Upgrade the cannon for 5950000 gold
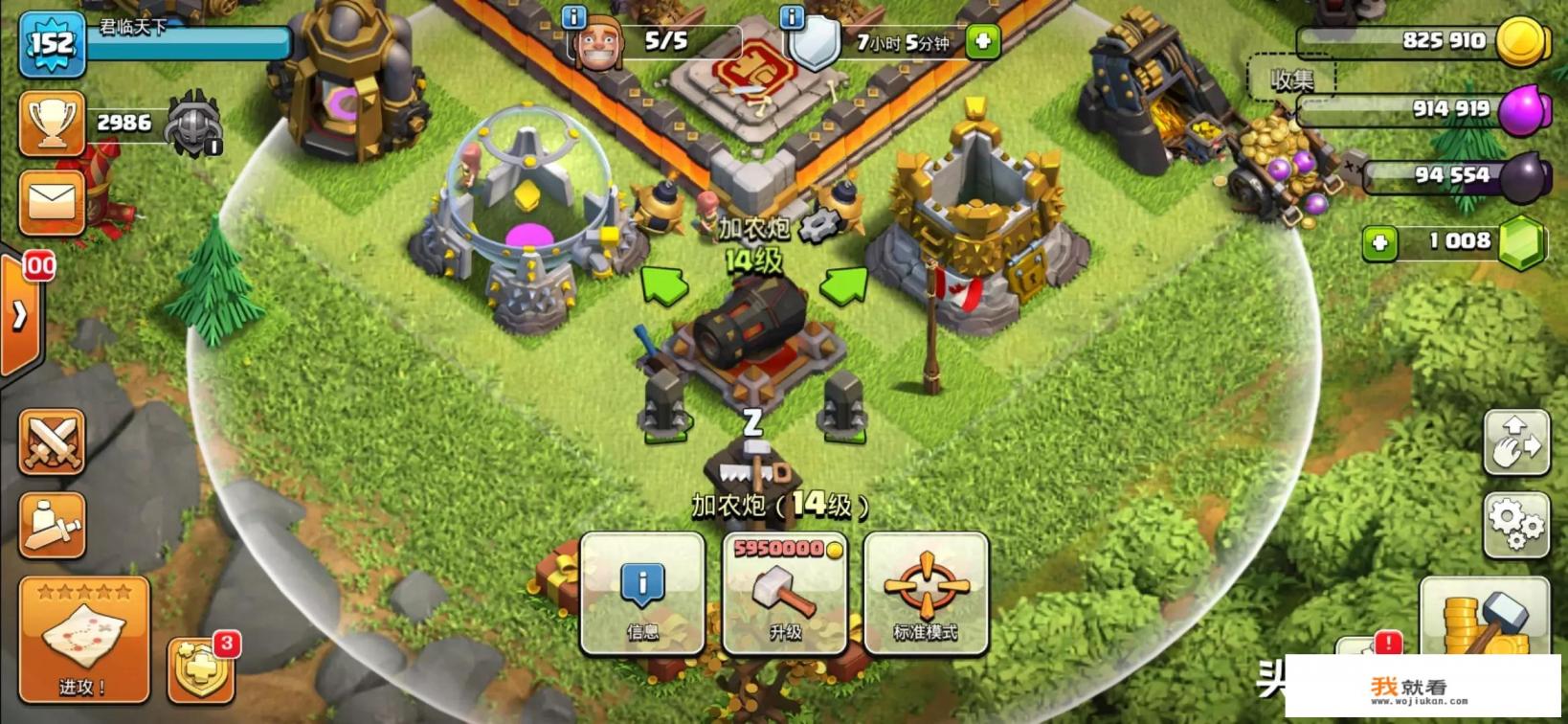The height and width of the screenshot is (724, 1568). [784, 593]
